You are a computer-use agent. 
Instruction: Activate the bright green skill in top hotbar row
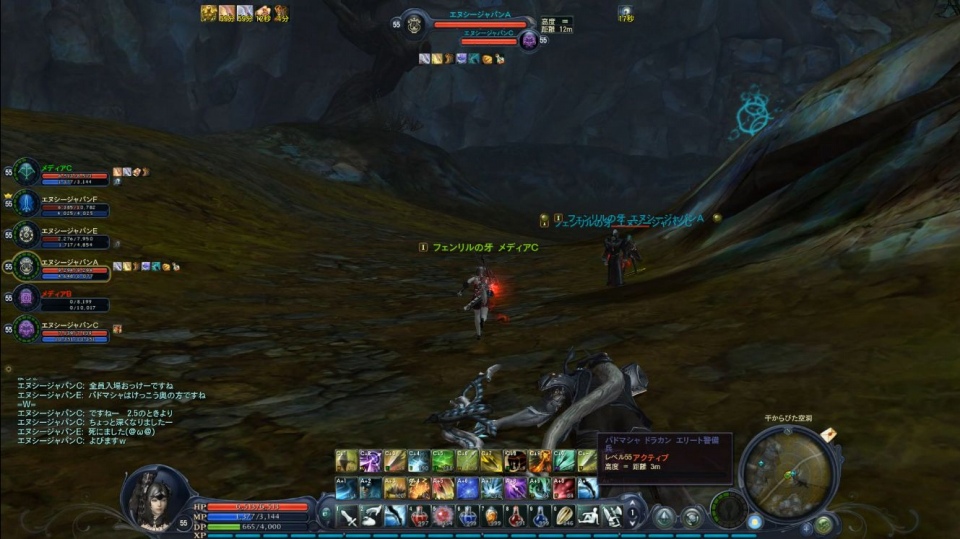click(443, 461)
